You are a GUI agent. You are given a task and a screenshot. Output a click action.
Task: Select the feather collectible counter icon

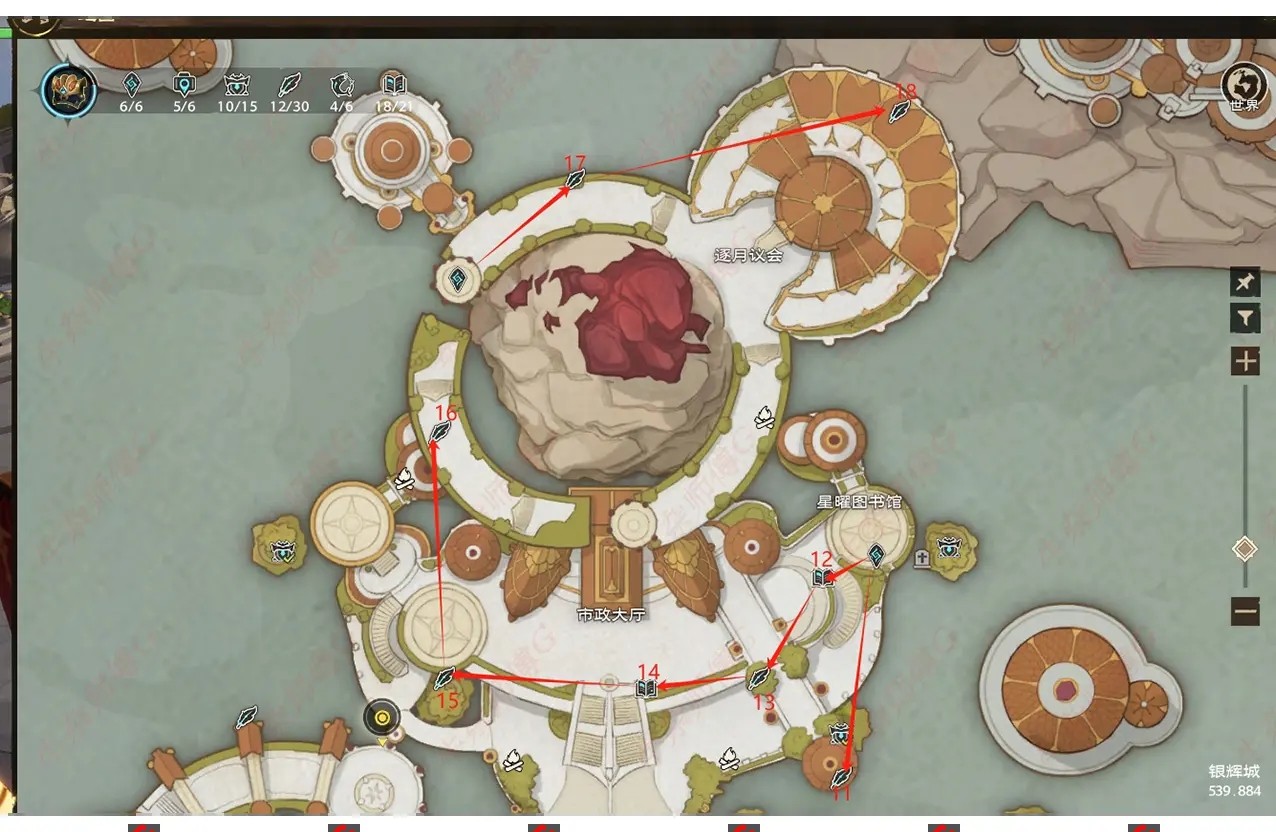pyautogui.click(x=288, y=85)
